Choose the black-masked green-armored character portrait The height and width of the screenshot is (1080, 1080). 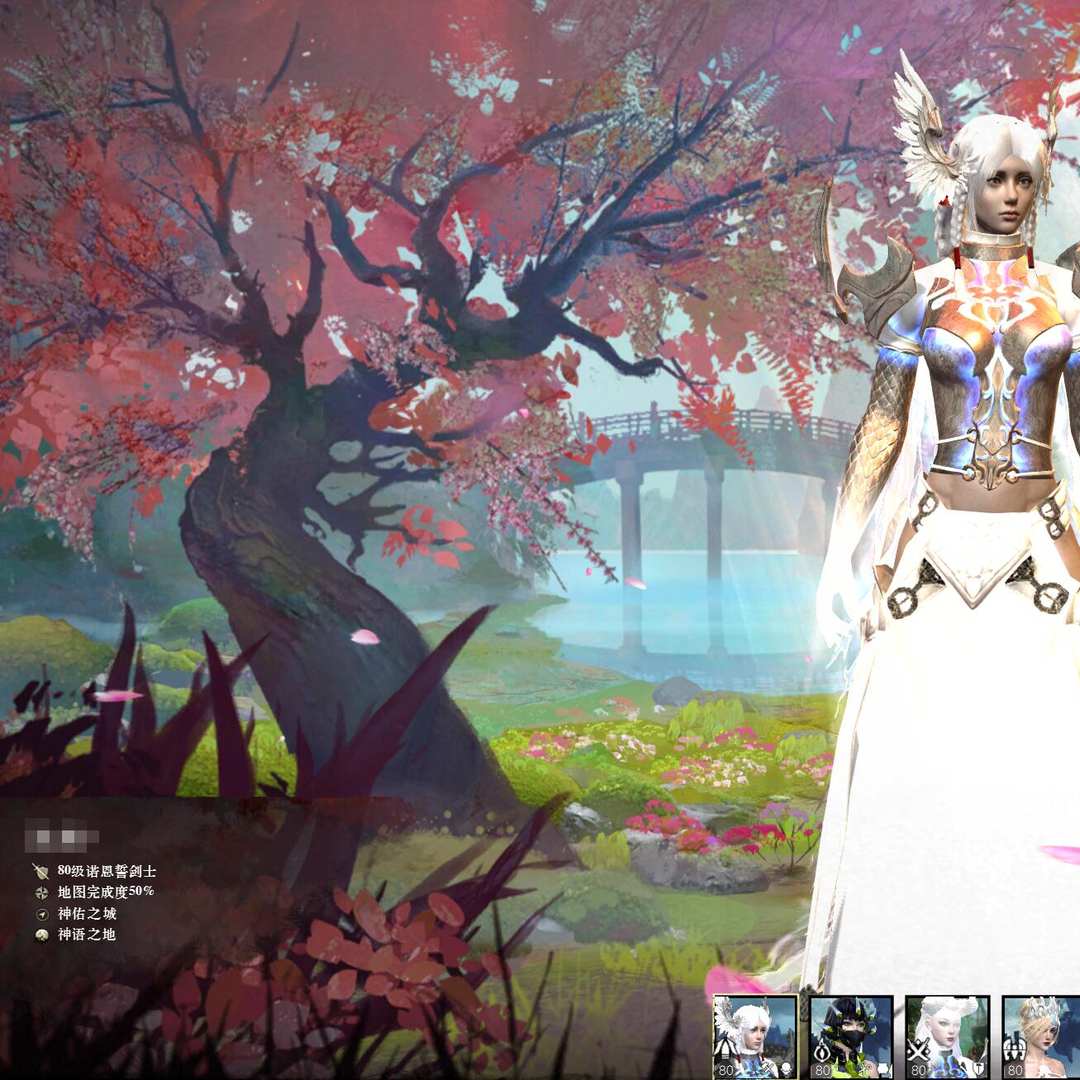click(x=850, y=1036)
